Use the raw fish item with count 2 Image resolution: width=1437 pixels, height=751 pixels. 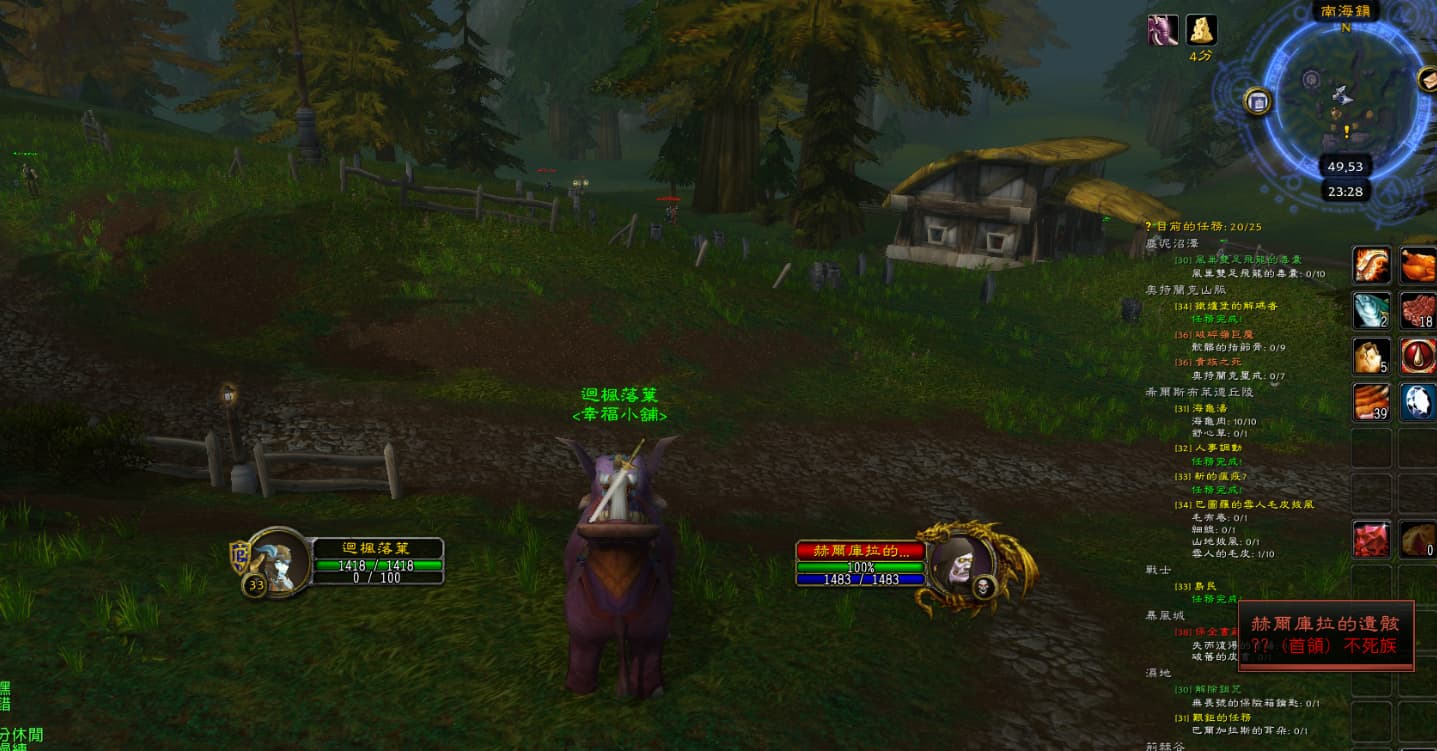pos(1370,310)
